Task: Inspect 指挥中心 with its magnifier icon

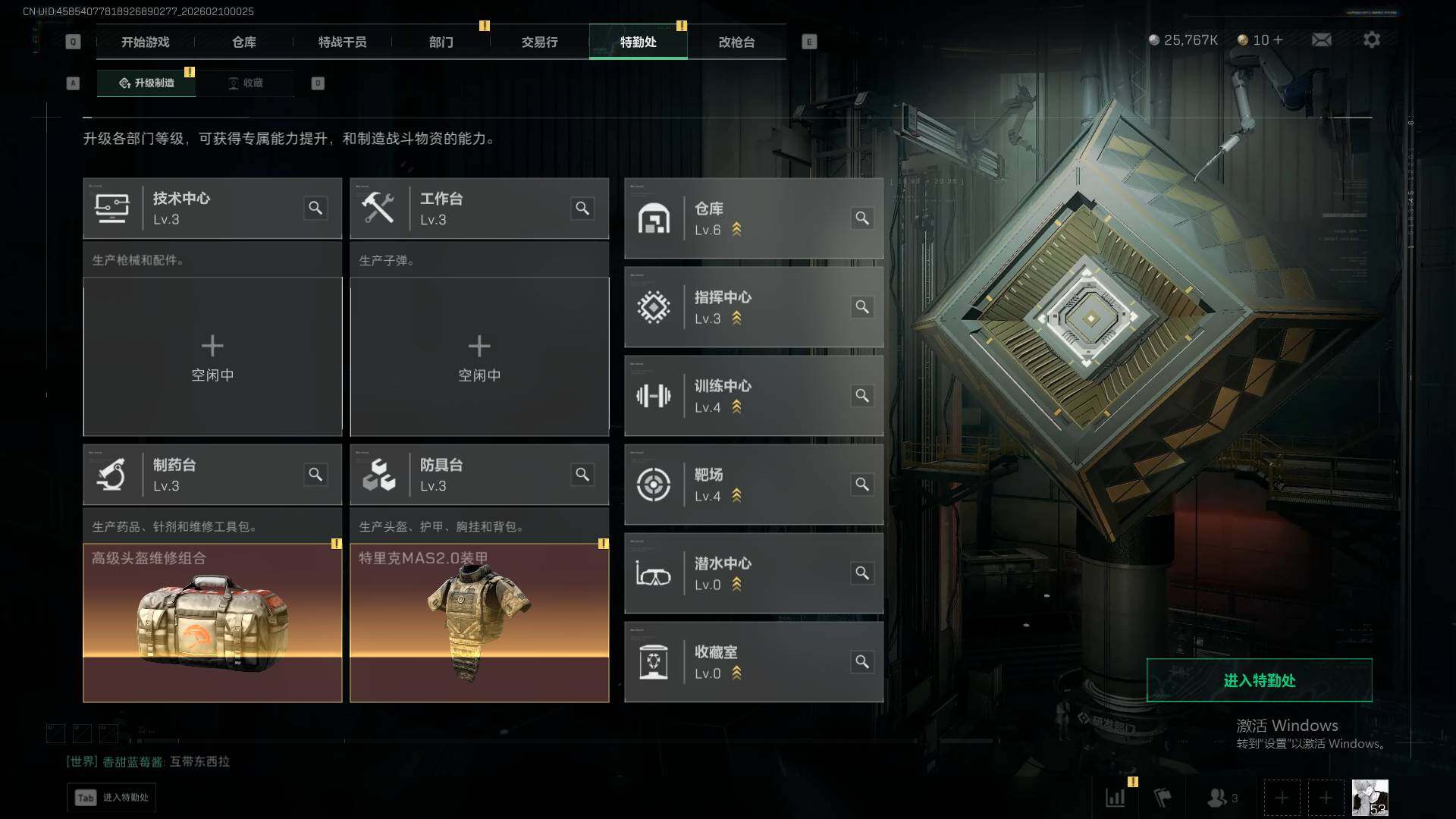Action: click(x=862, y=307)
